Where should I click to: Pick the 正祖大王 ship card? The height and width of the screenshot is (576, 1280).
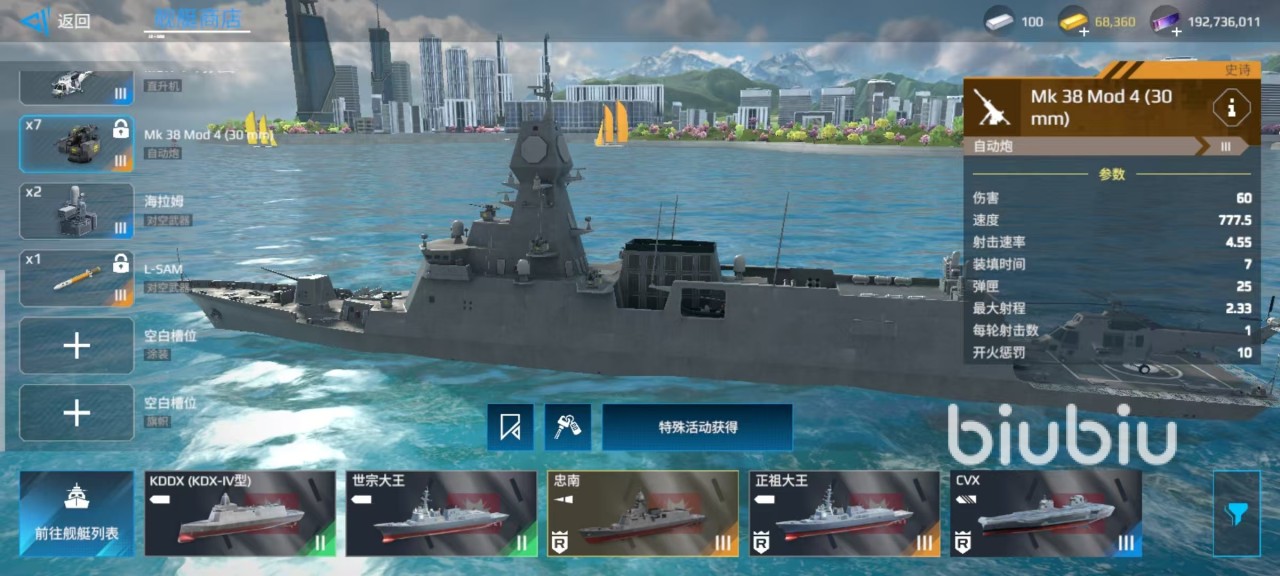(x=845, y=514)
